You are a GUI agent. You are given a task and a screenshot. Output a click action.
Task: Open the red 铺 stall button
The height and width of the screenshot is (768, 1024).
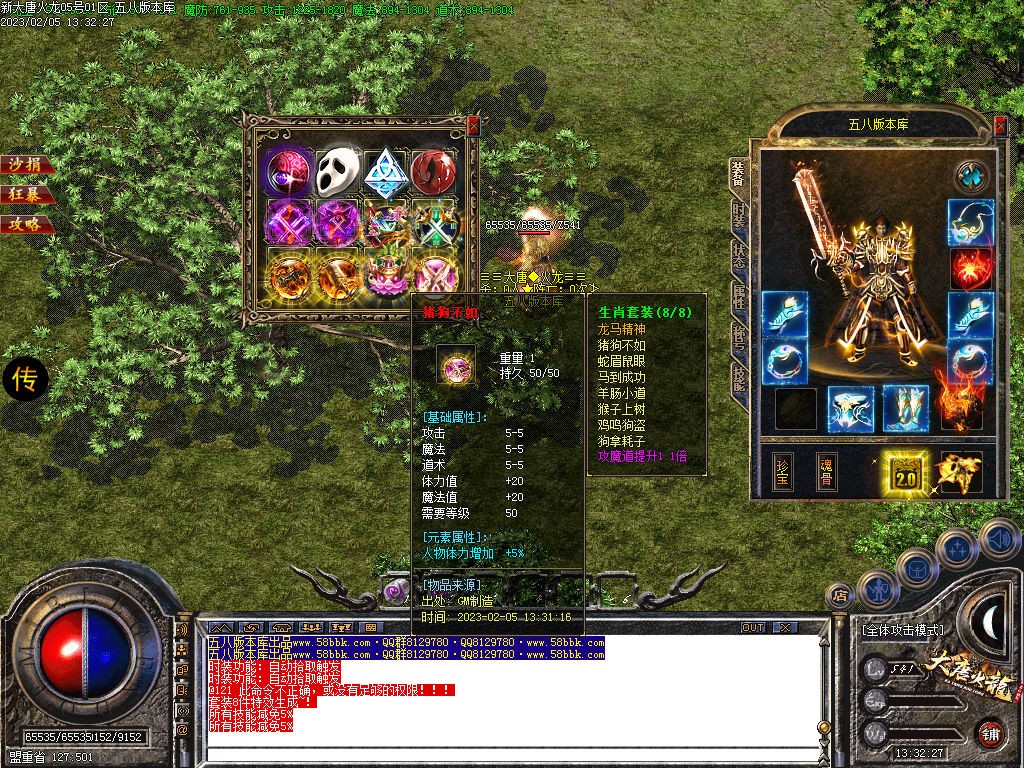coord(990,732)
